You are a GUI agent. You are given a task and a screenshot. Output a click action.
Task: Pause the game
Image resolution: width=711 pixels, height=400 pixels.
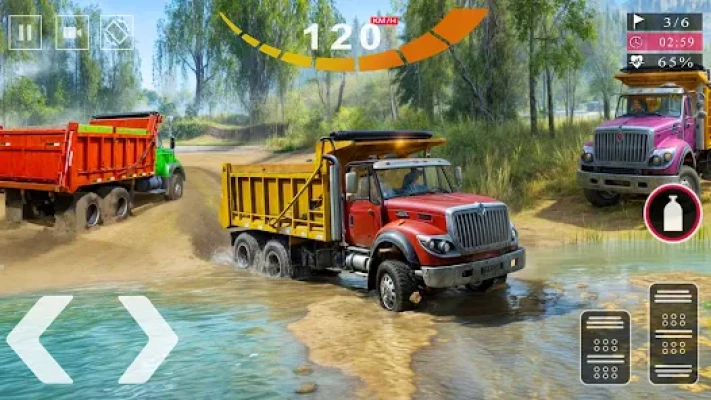[x=25, y=32]
